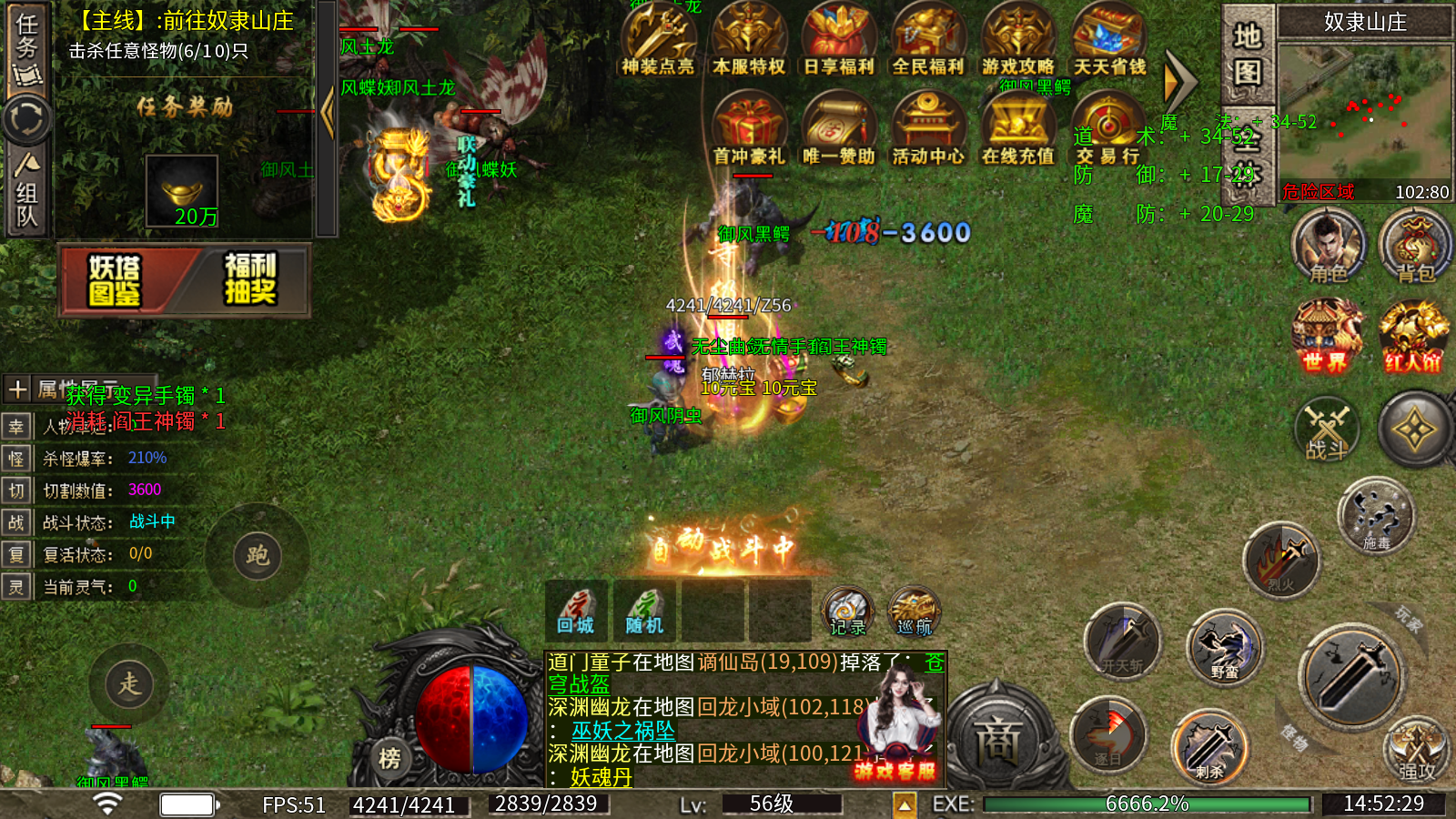
Task: Use the 随机 teleport scroll slot
Action: tap(644, 611)
